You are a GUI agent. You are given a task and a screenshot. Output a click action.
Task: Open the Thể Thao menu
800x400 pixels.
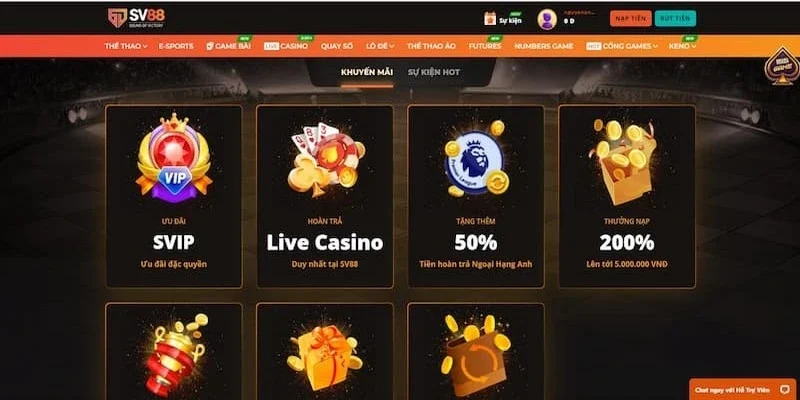124,46
